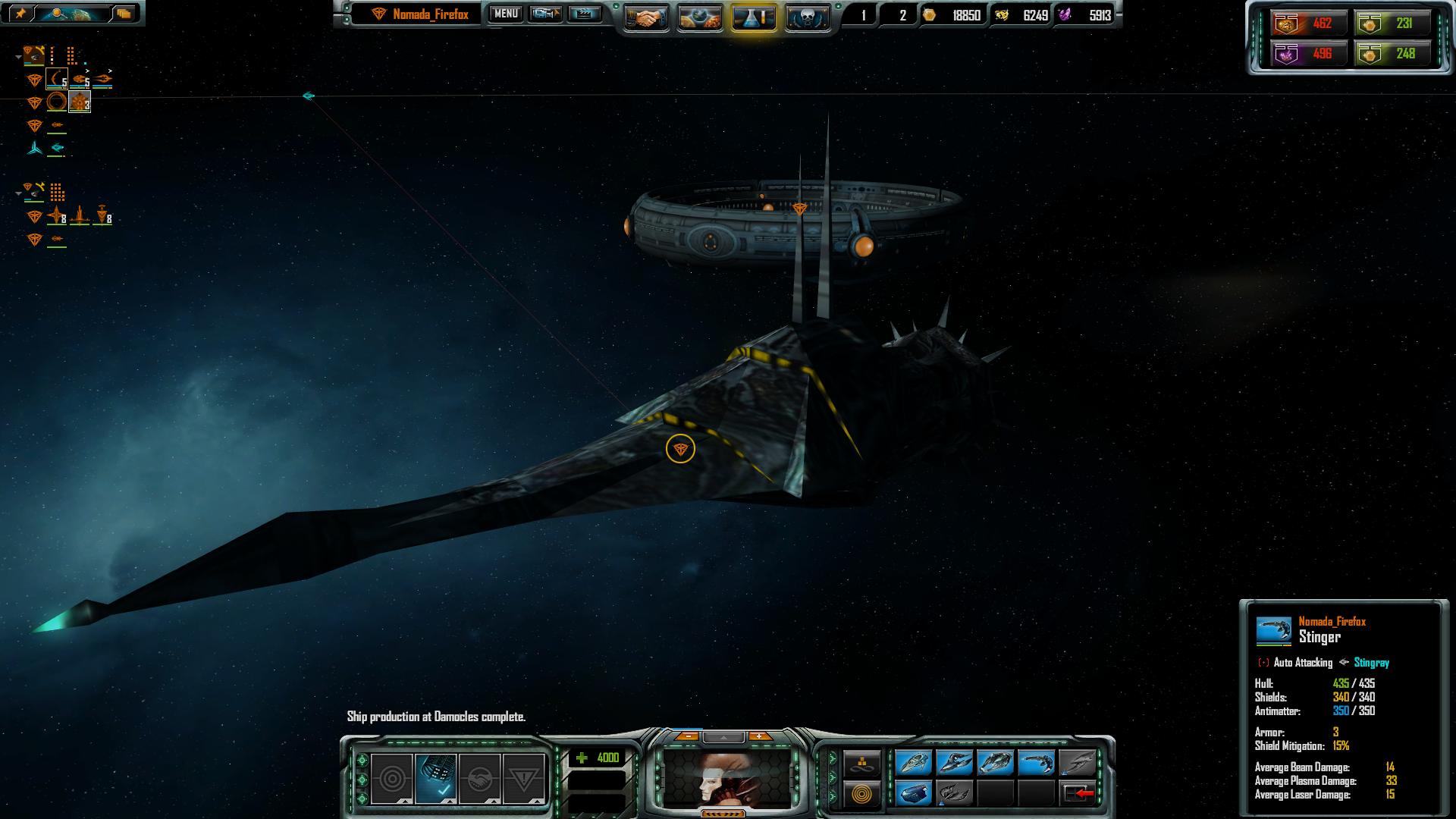This screenshot has width=1456, height=819.
Task: Select the ring-shaped structure in empire tree
Action: click(57, 102)
